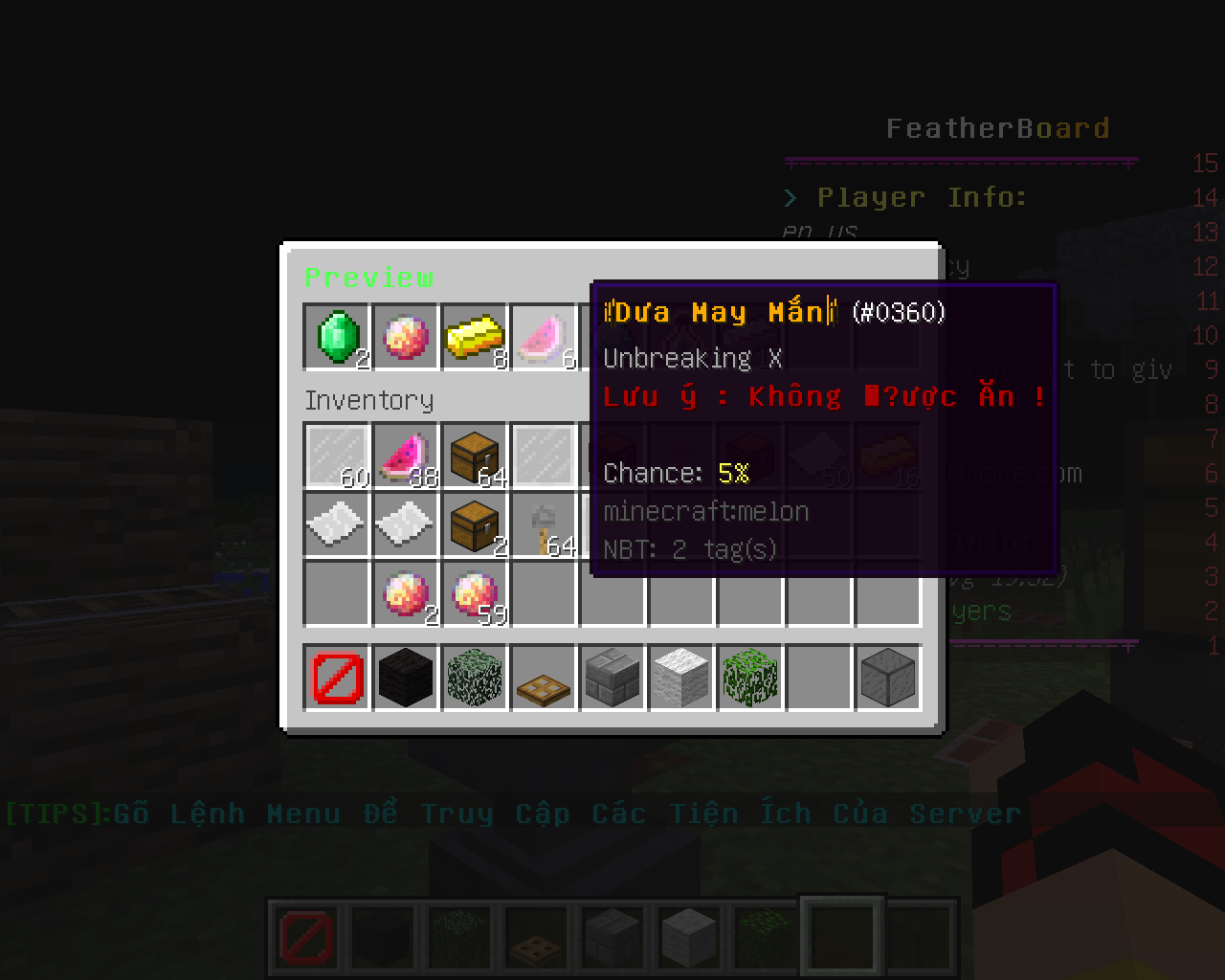Click the pink orb stack of 59

coord(475,593)
